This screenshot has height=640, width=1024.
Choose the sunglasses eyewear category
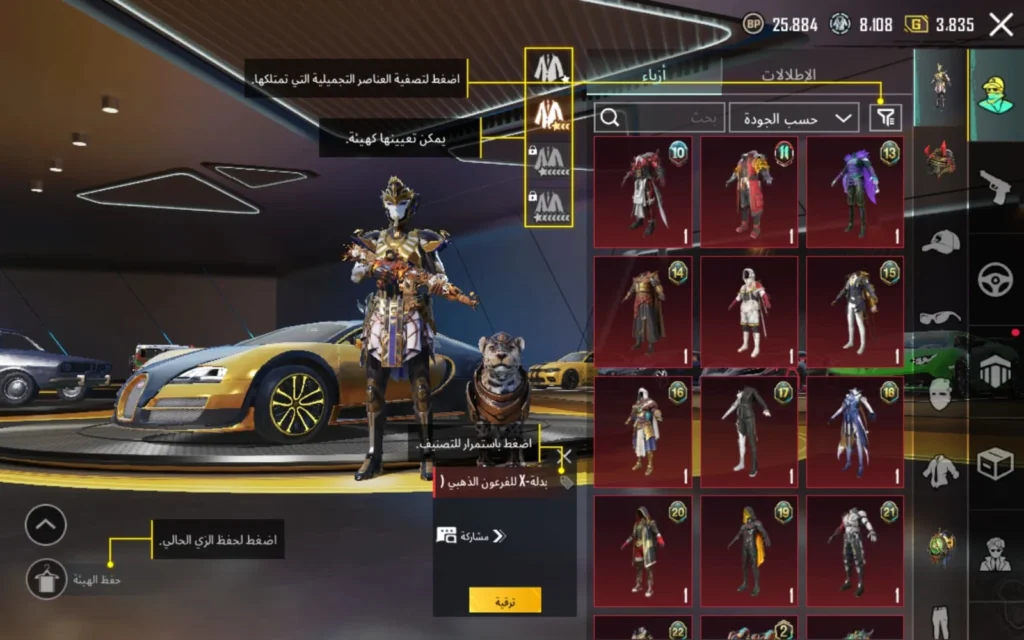coord(940,317)
